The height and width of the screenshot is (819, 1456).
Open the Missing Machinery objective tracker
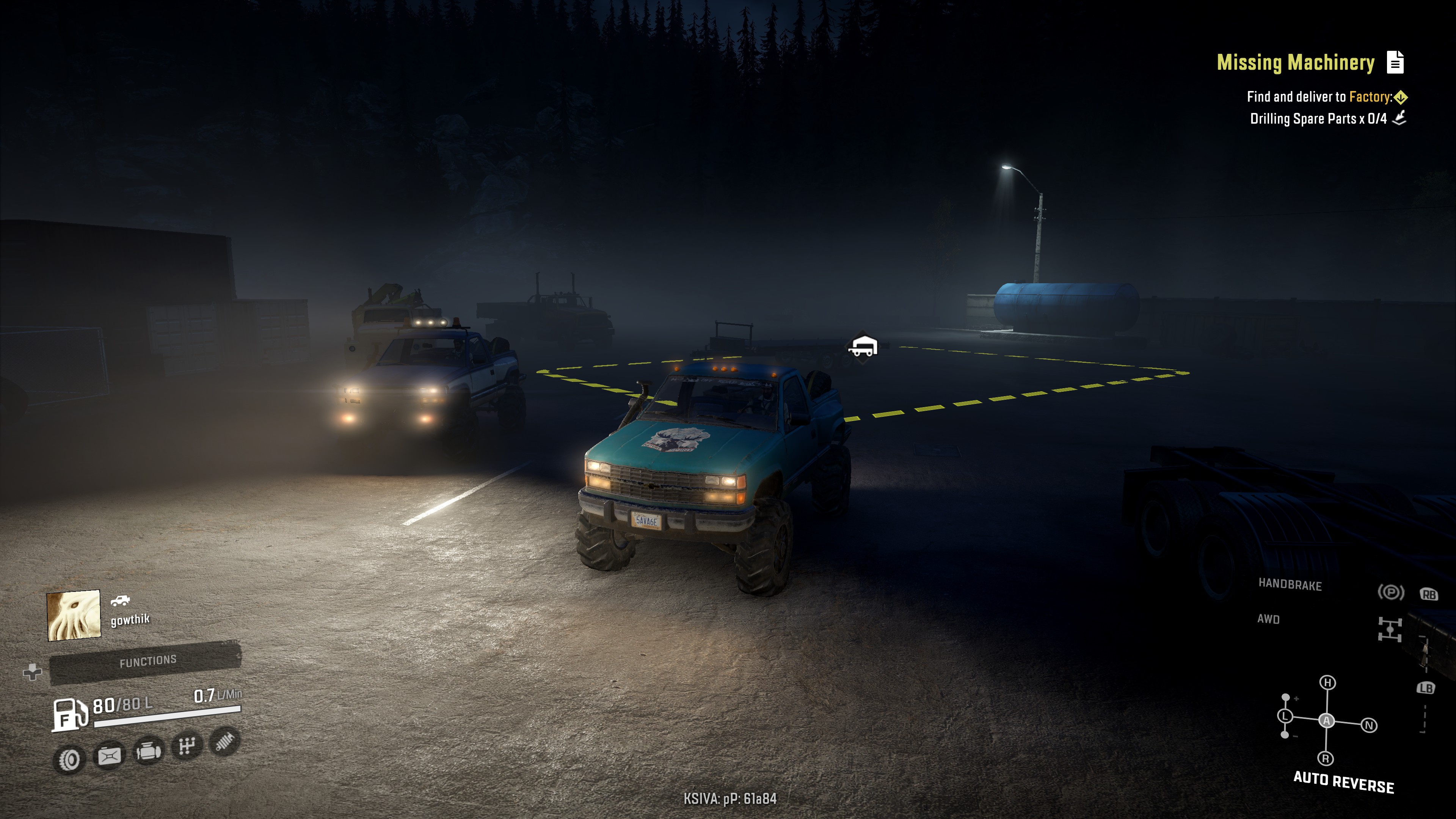[x=1295, y=62]
